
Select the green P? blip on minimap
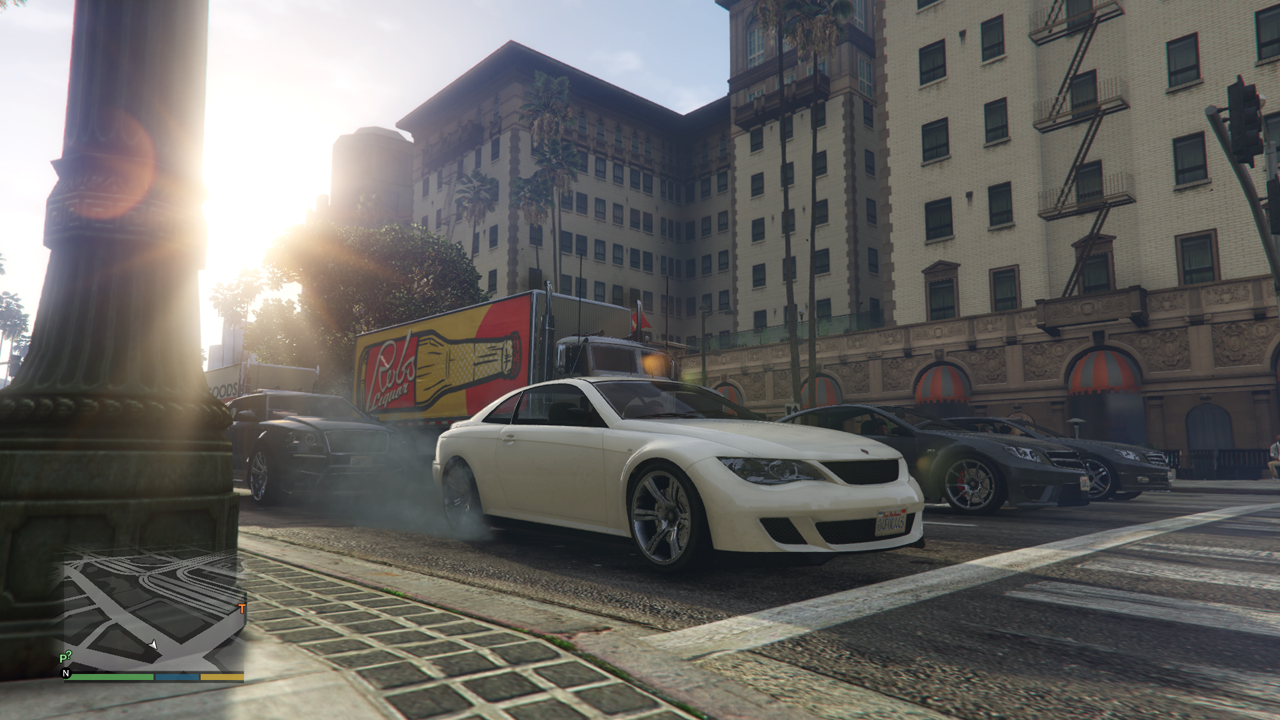[65, 657]
